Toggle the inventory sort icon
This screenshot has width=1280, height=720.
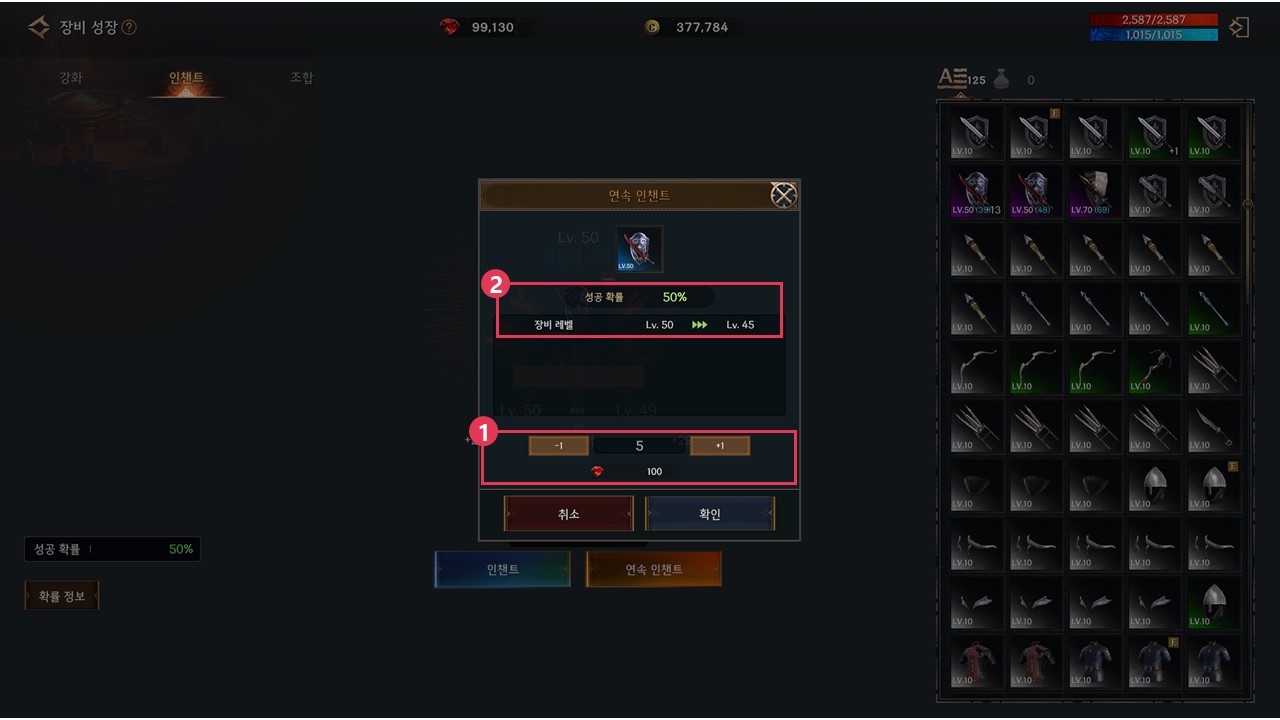[951, 79]
